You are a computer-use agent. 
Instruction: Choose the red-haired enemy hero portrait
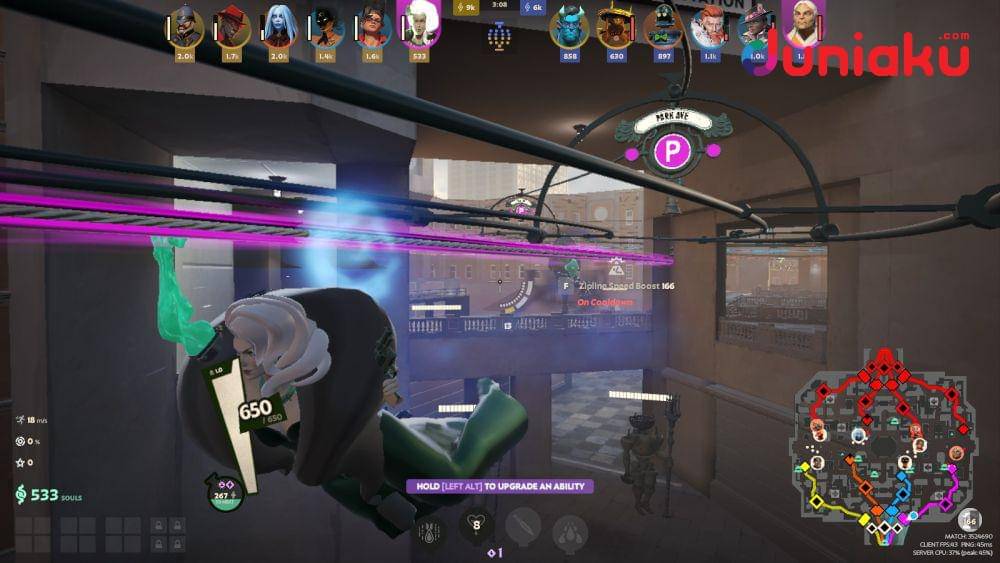tap(709, 27)
